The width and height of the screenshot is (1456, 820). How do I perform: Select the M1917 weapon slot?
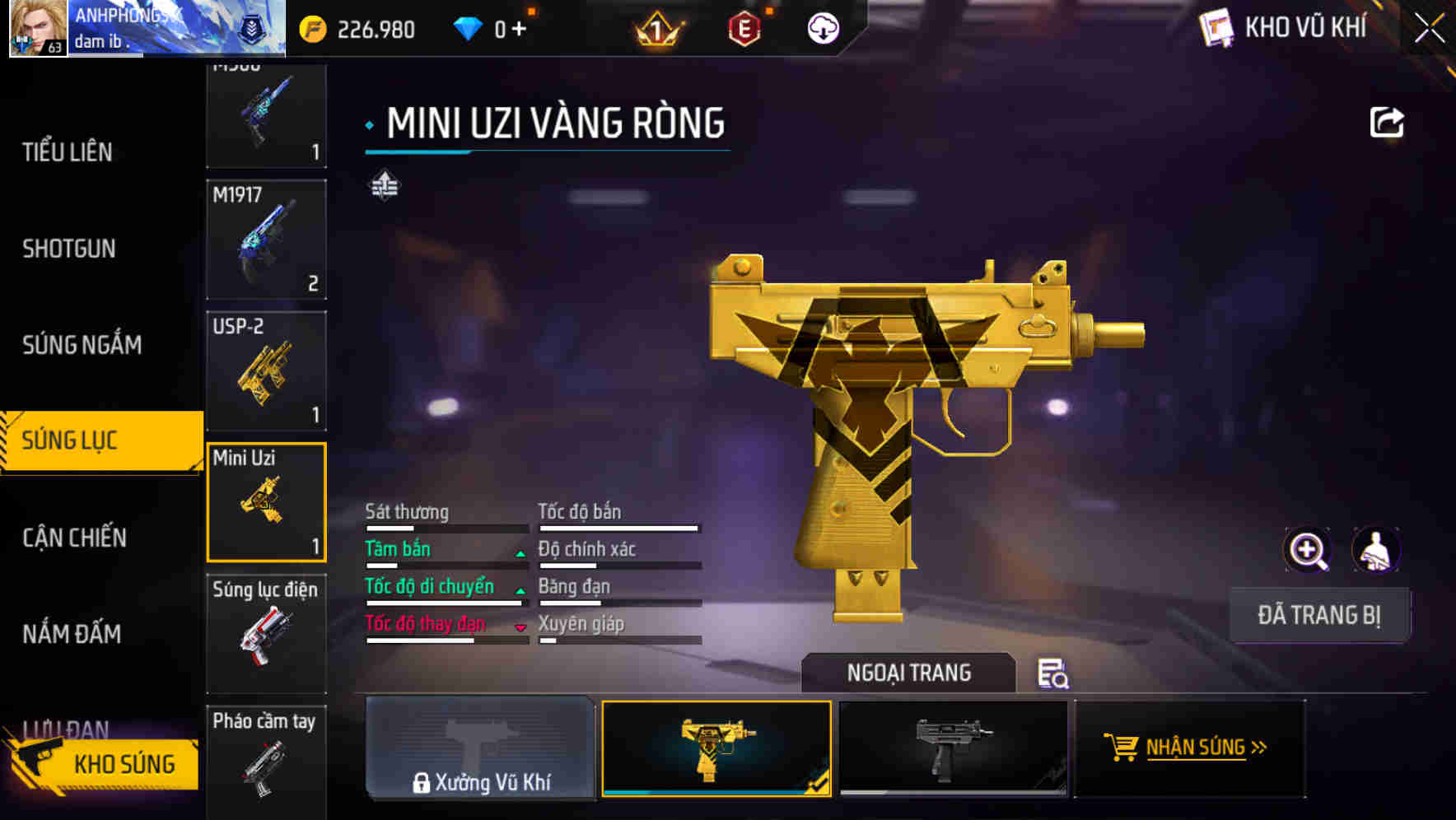[x=266, y=240]
